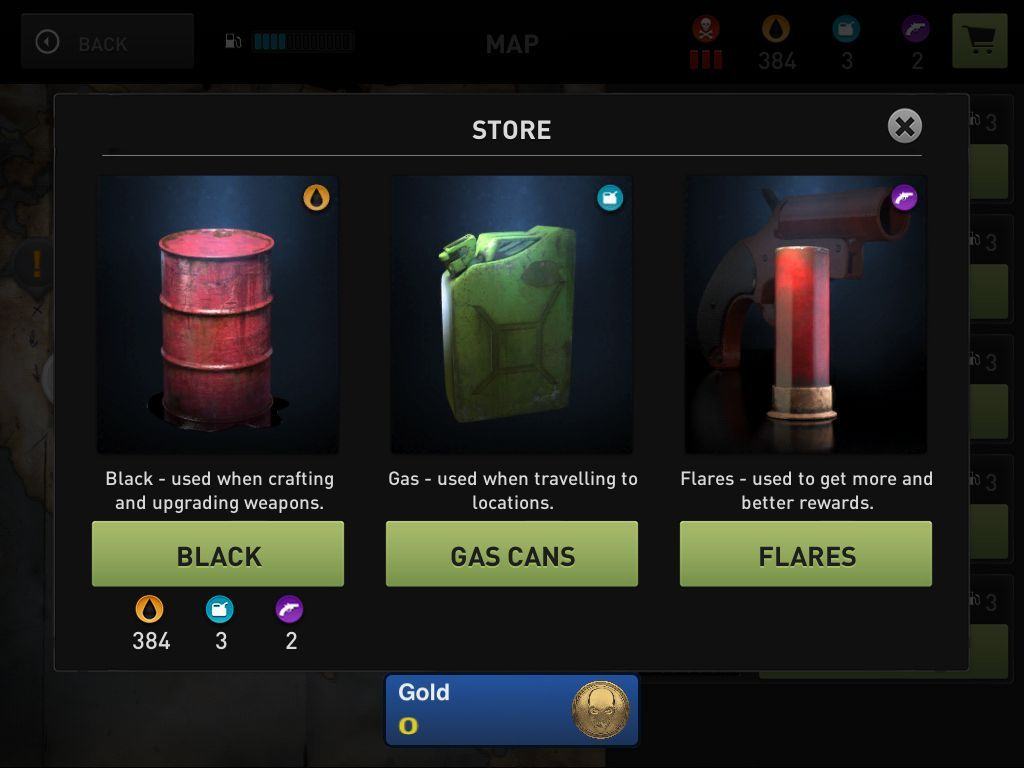Image resolution: width=1024 pixels, height=768 pixels.
Task: Go back with the Back button
Action: coord(107,42)
